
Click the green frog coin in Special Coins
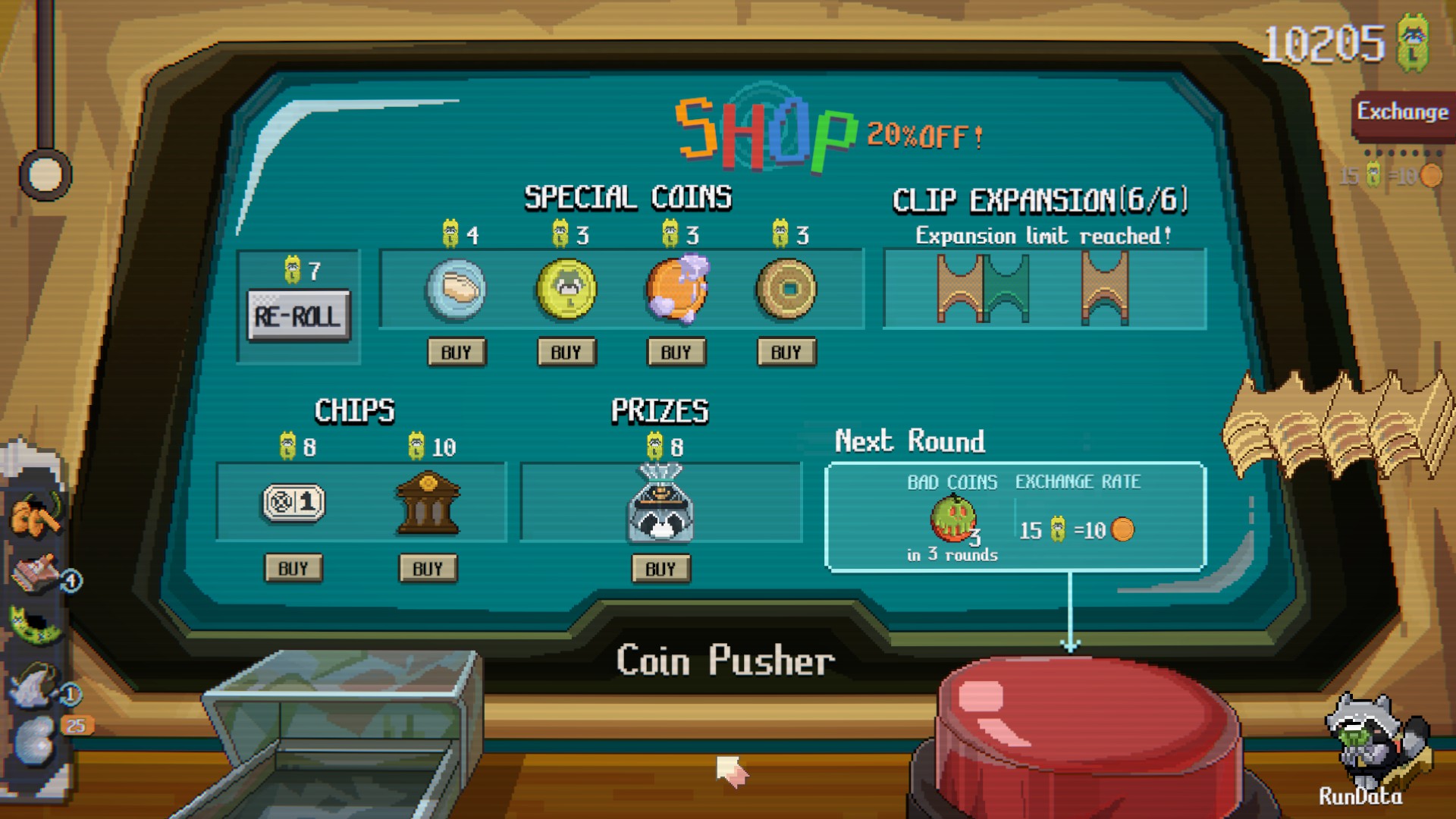[x=566, y=290]
